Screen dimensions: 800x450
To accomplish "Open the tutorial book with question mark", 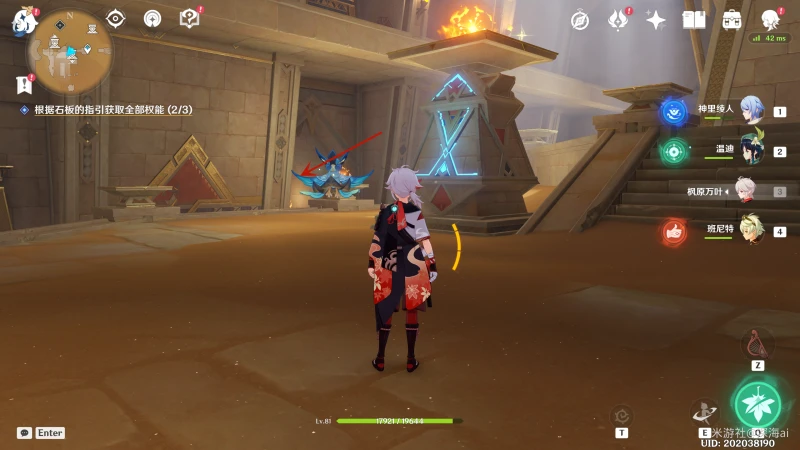I will point(189,18).
